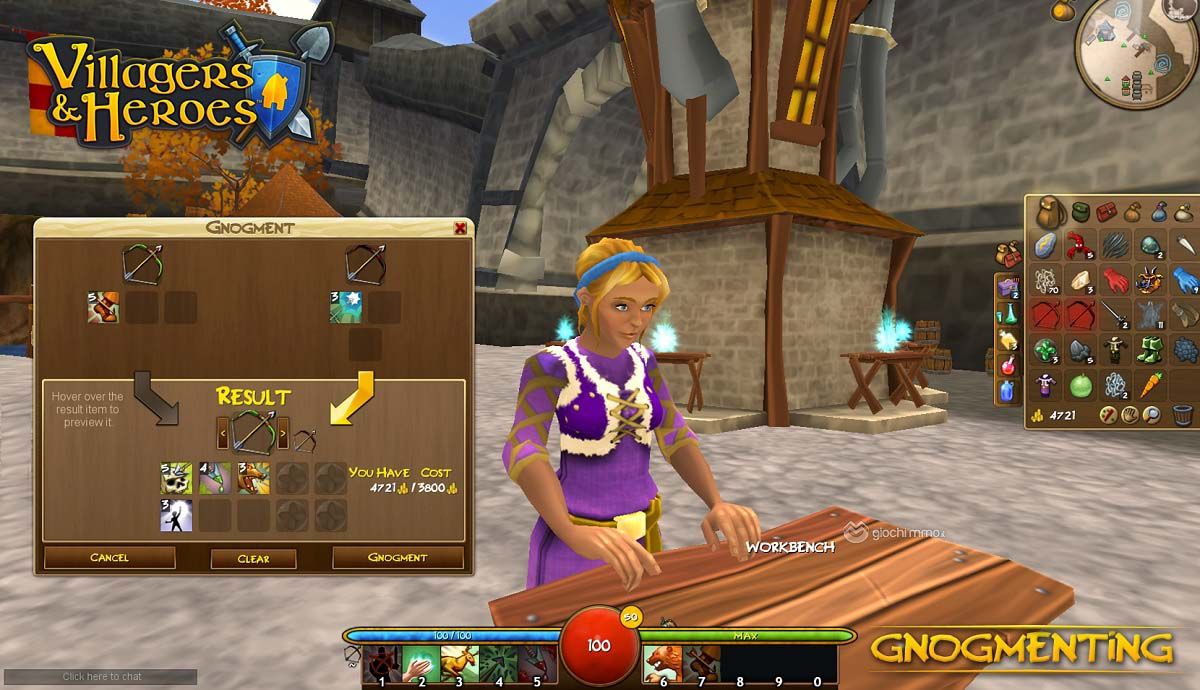Close the Gnogment window
Viewport: 1200px width, 690px height.
coord(460,228)
